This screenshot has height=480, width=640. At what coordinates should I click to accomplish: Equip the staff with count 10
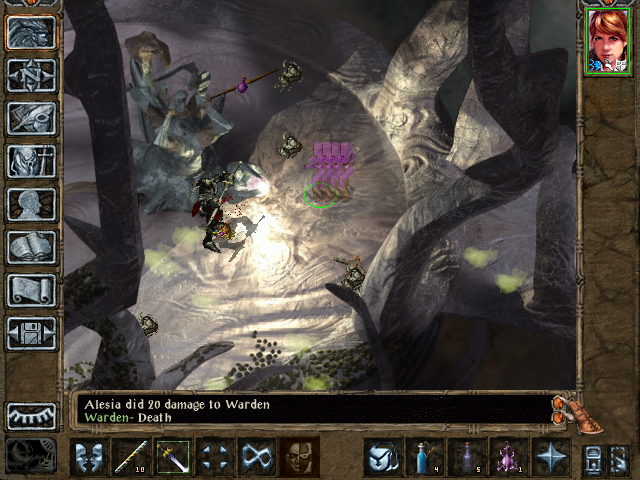coord(131,457)
